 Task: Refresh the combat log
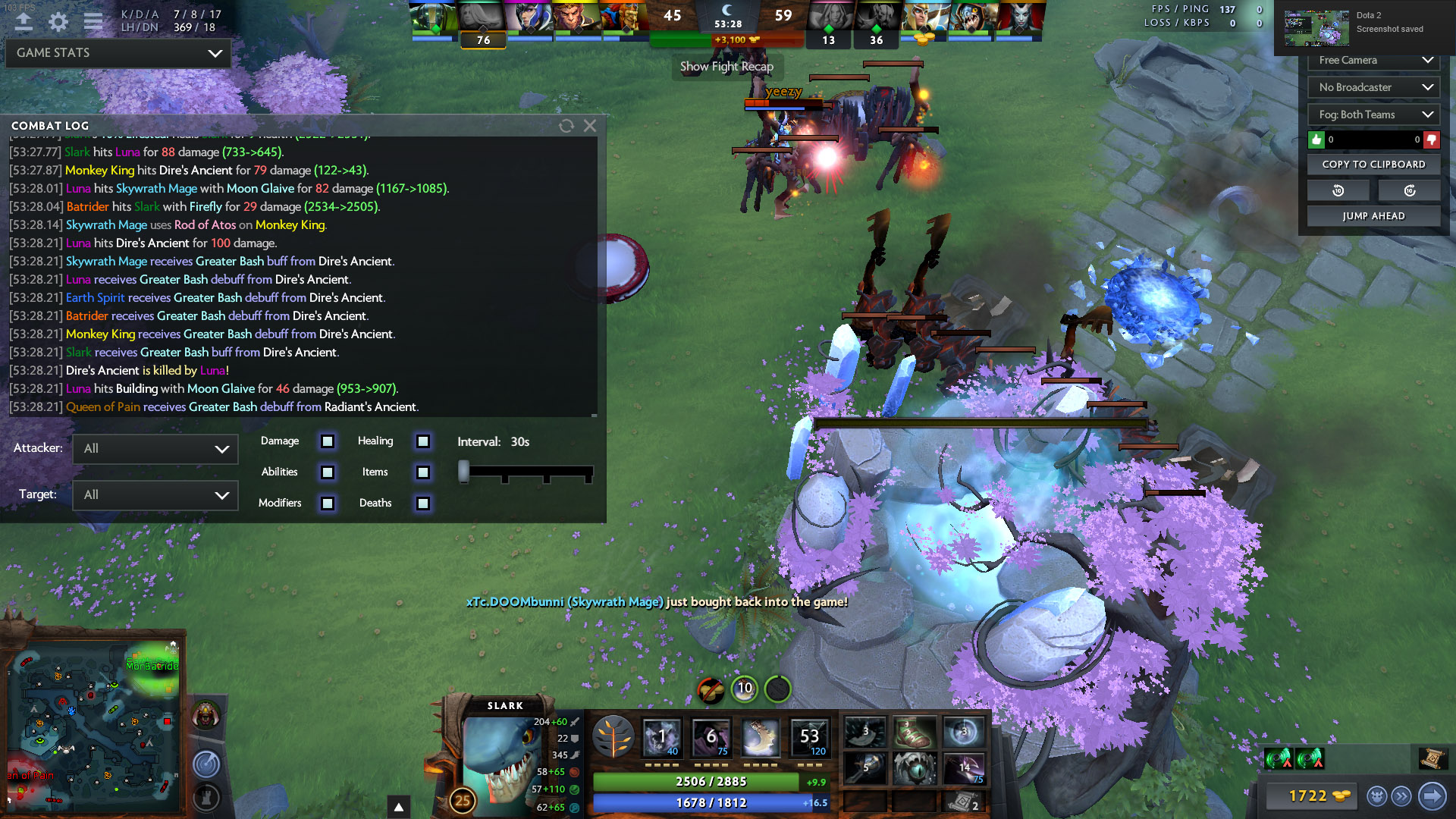(x=566, y=126)
